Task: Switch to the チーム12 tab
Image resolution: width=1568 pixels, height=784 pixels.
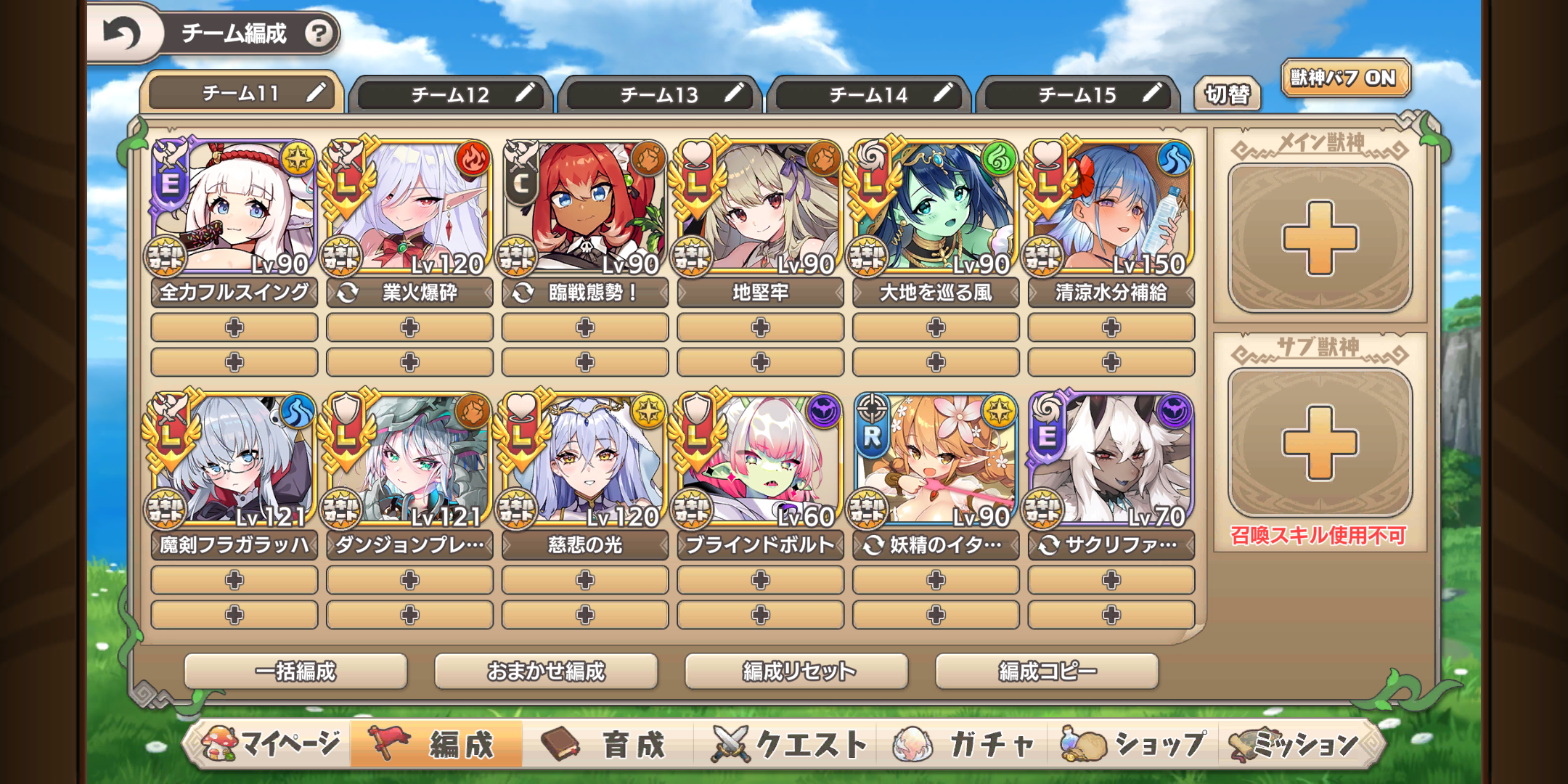Action: (450, 94)
